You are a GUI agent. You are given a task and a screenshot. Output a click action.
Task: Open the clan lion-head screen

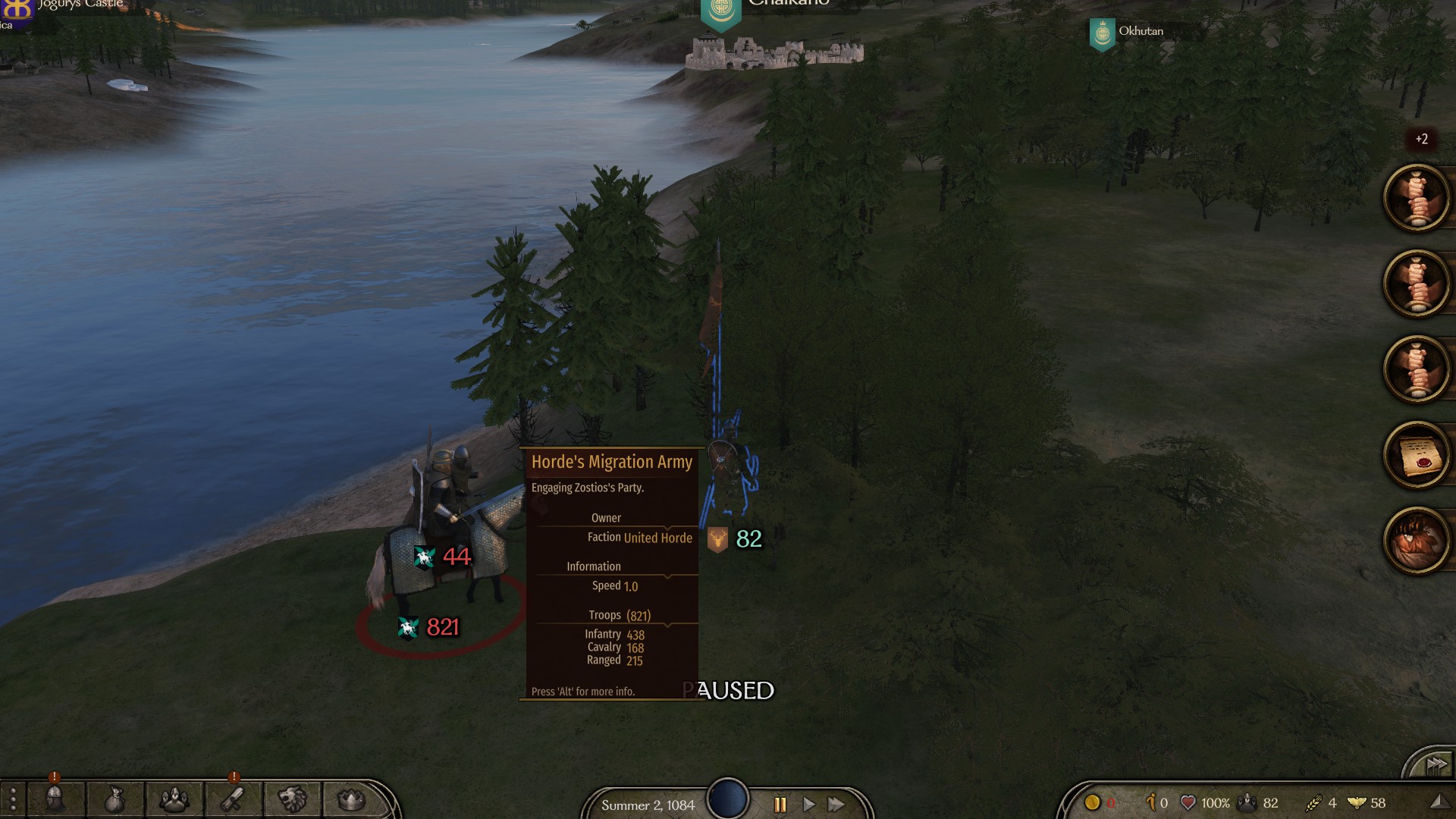292,799
